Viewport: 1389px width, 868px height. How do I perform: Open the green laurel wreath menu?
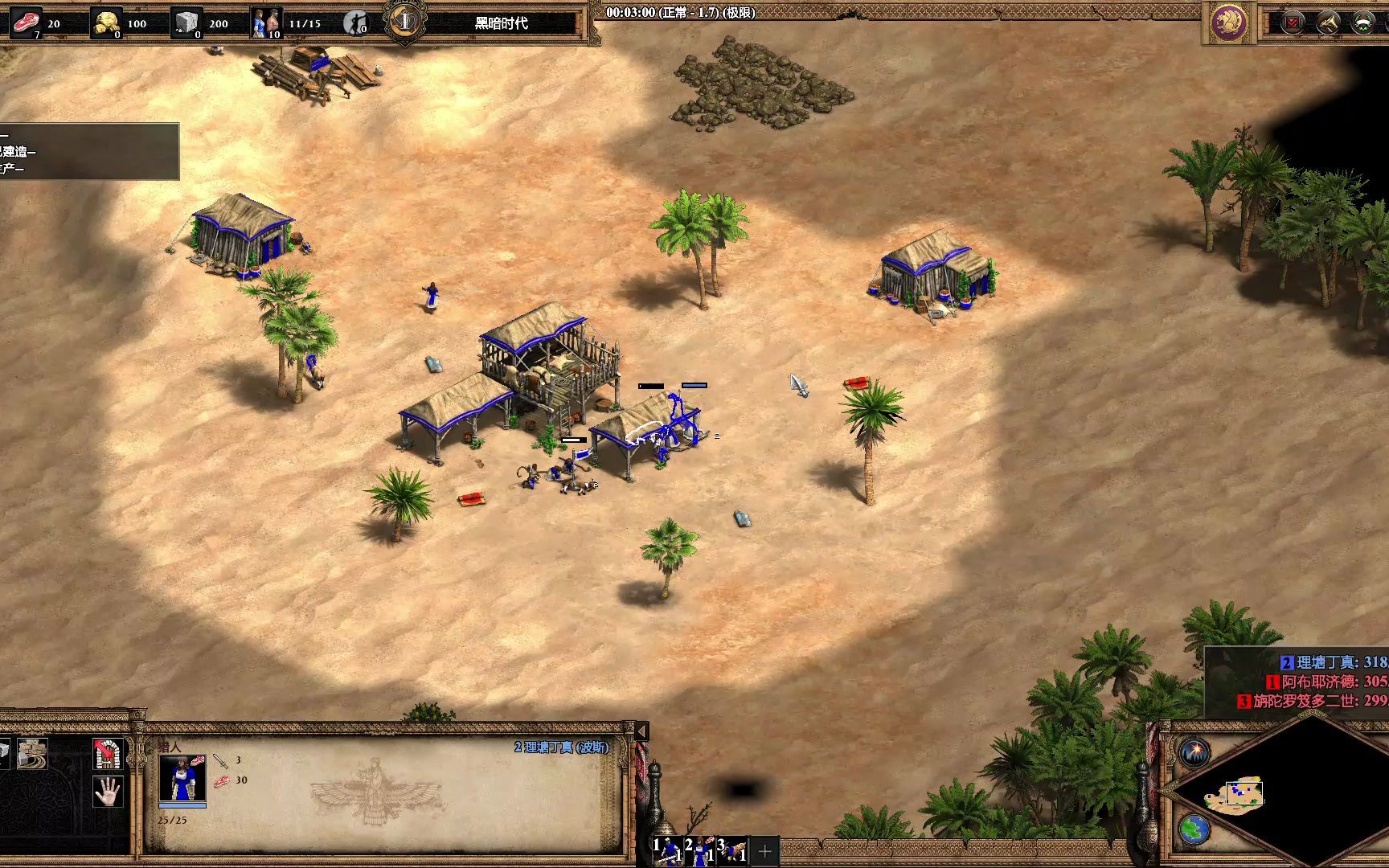pos(1363,23)
